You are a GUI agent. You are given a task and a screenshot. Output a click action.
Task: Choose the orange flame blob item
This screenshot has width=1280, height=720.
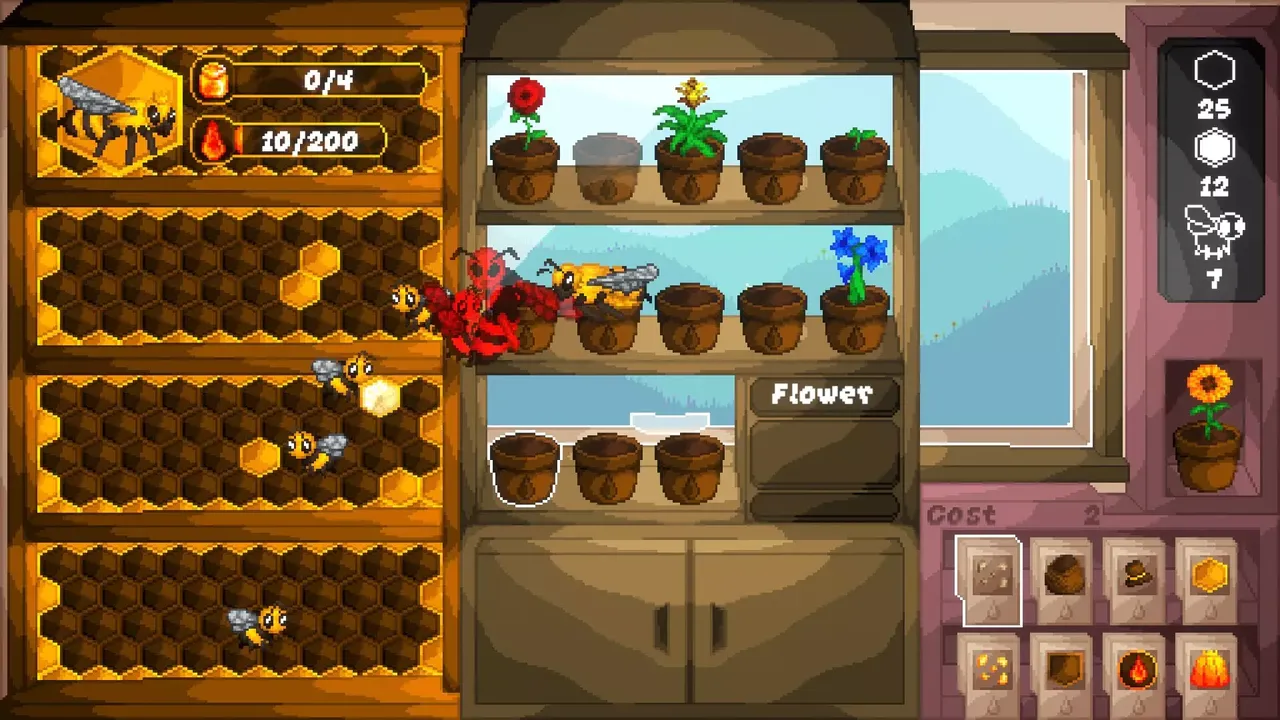pos(1209,670)
